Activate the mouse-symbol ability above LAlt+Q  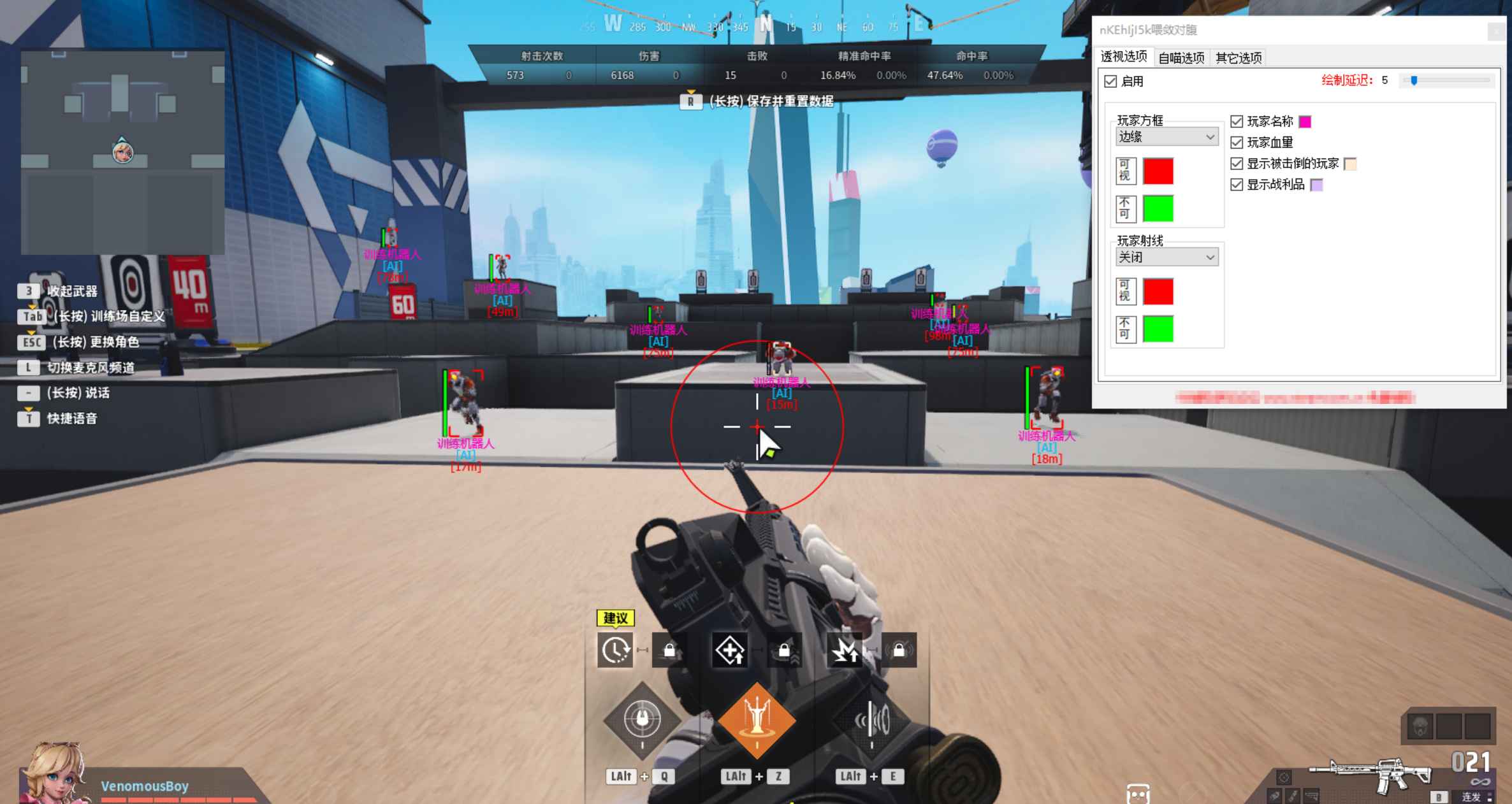click(x=642, y=719)
